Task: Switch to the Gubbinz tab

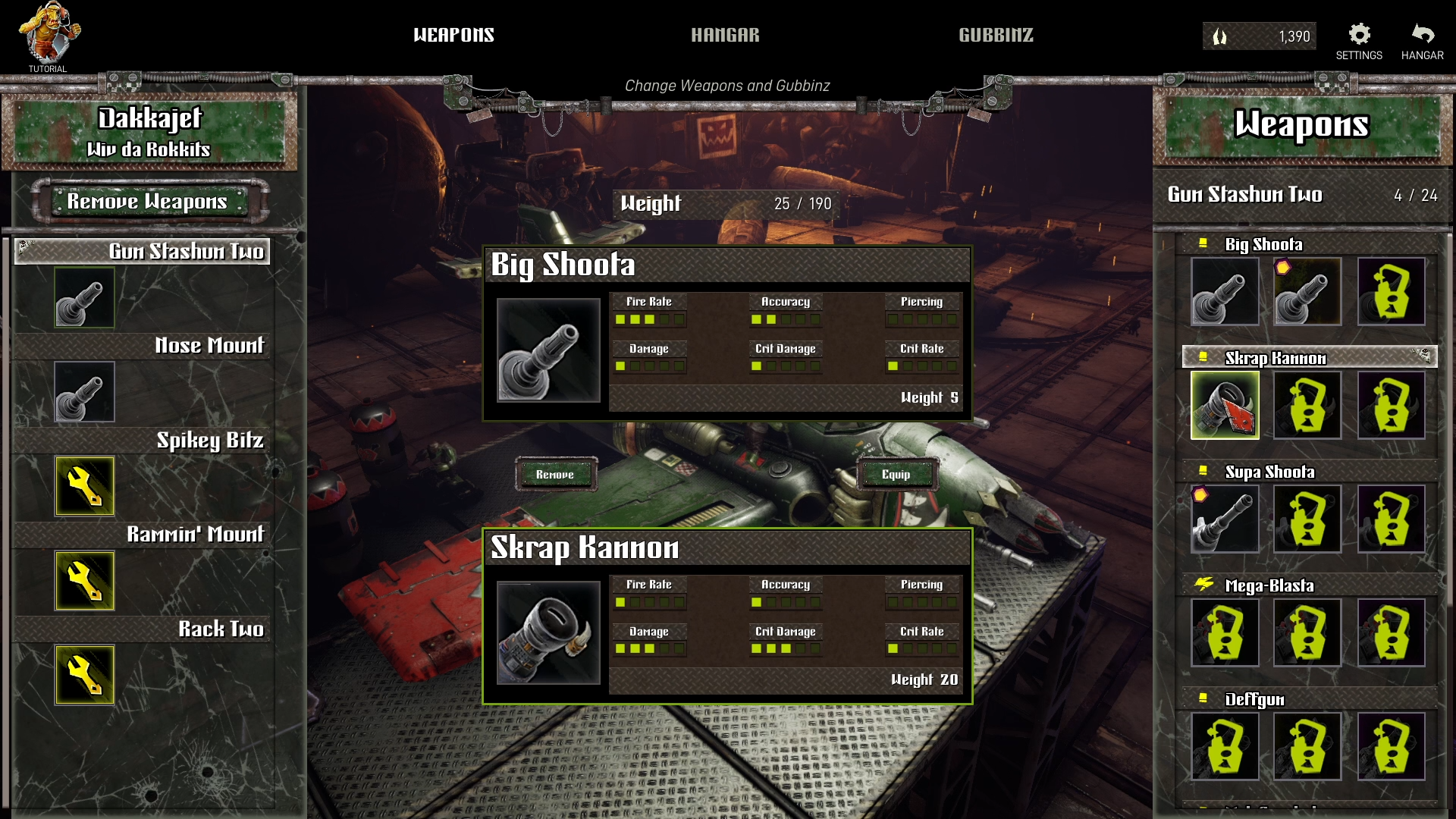Action: coord(996,35)
